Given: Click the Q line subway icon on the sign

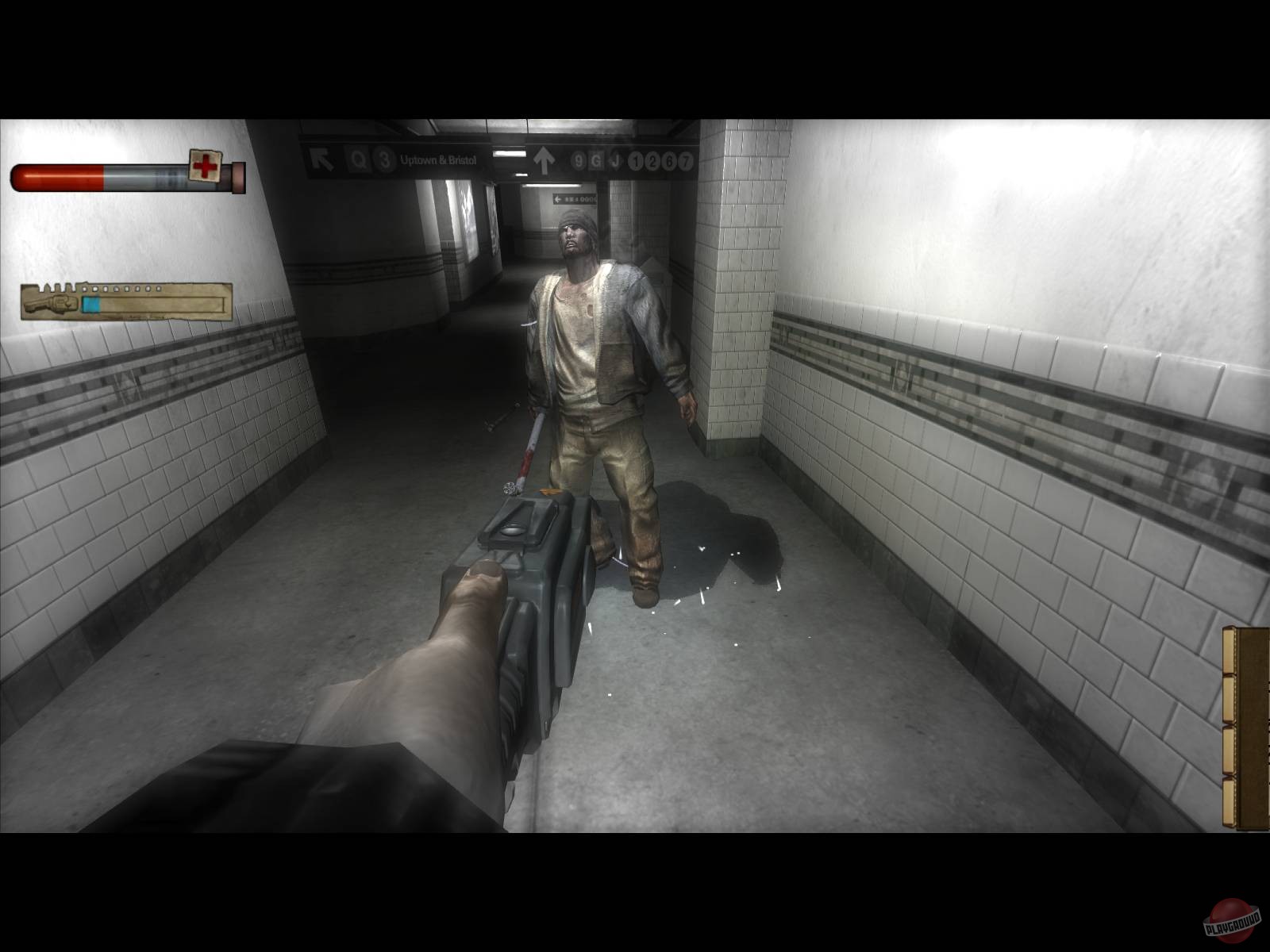Looking at the screenshot, I should [x=359, y=159].
